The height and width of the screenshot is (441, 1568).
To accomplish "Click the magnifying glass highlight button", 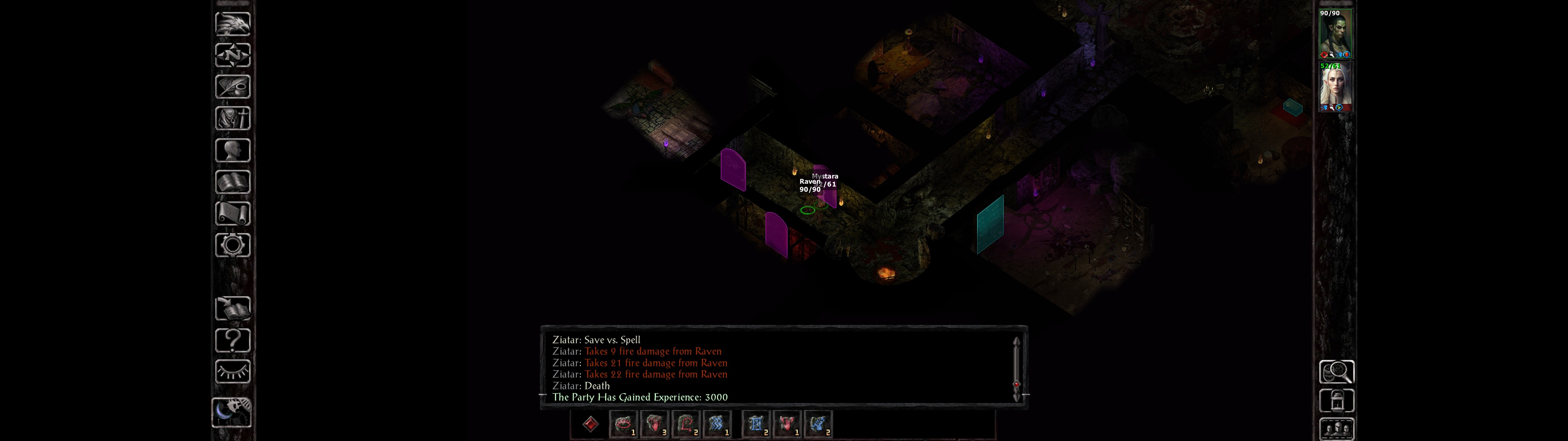I will [1336, 371].
